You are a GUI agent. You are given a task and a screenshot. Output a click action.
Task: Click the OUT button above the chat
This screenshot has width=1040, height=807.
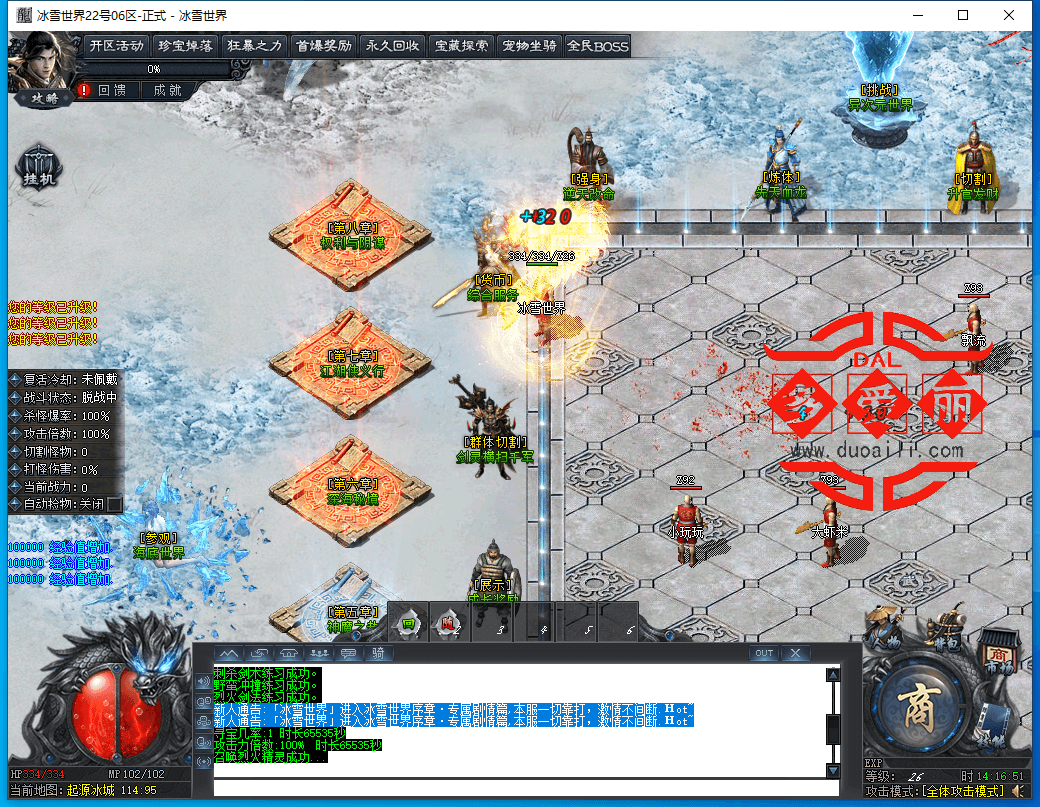tap(764, 653)
